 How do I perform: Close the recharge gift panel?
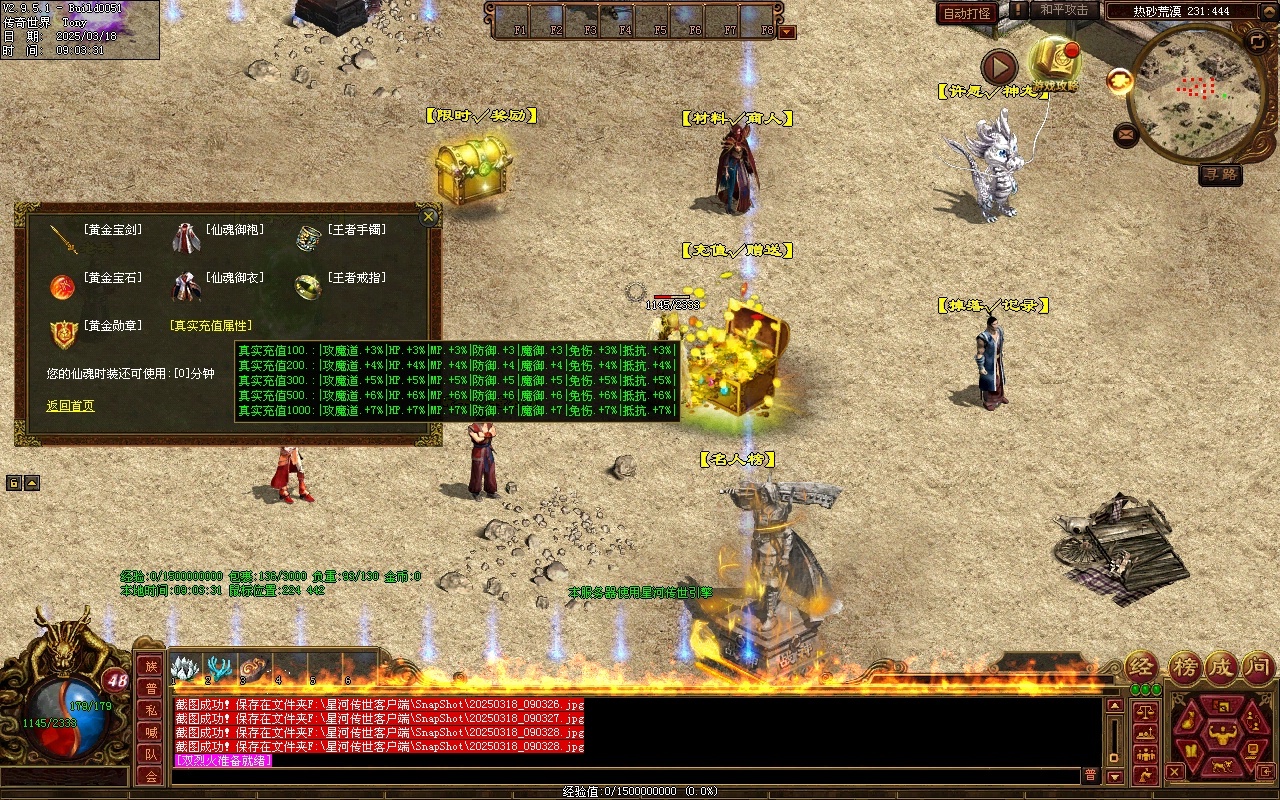tap(429, 216)
